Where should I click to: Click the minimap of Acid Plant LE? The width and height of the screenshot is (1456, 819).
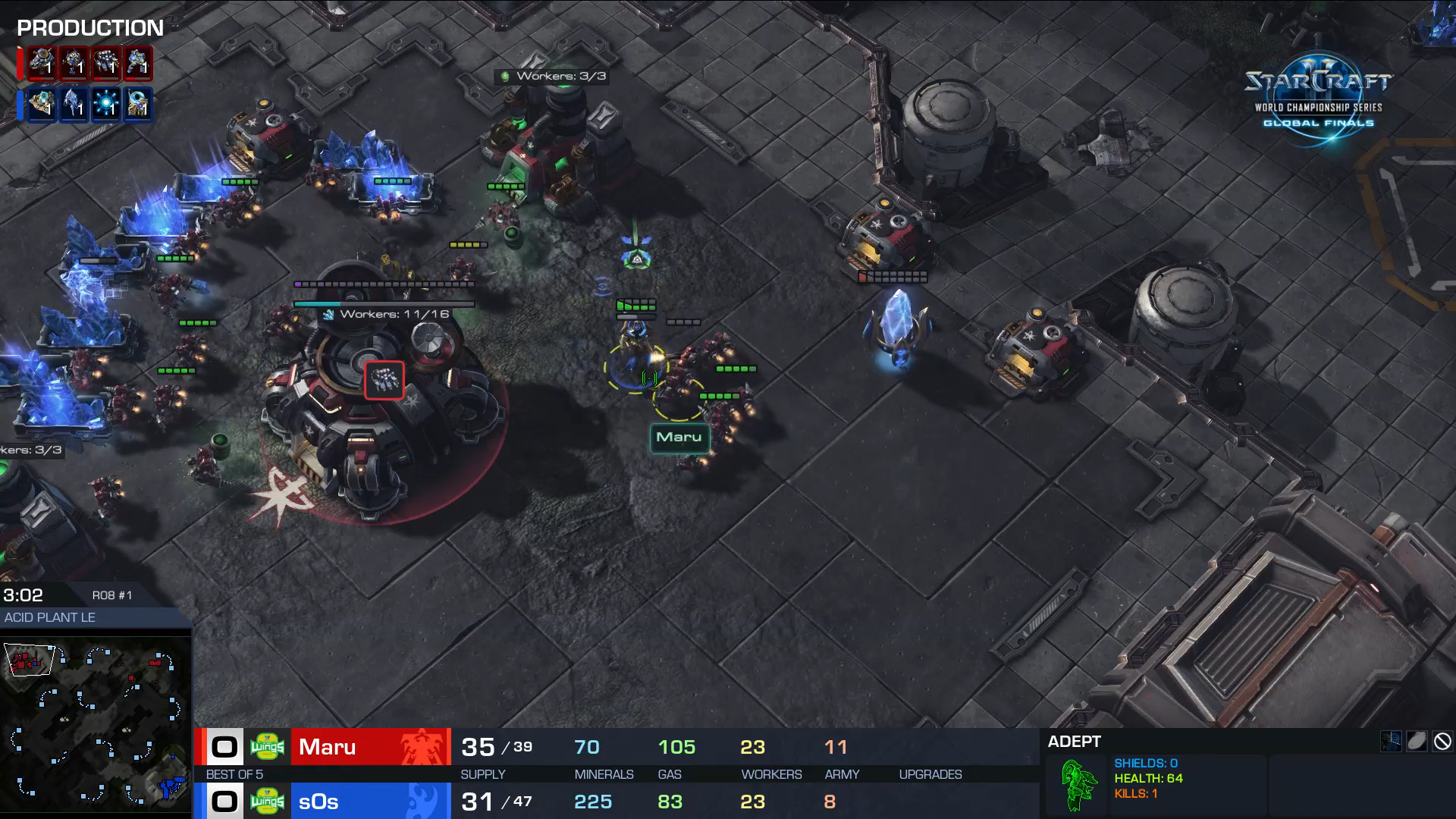[x=96, y=723]
